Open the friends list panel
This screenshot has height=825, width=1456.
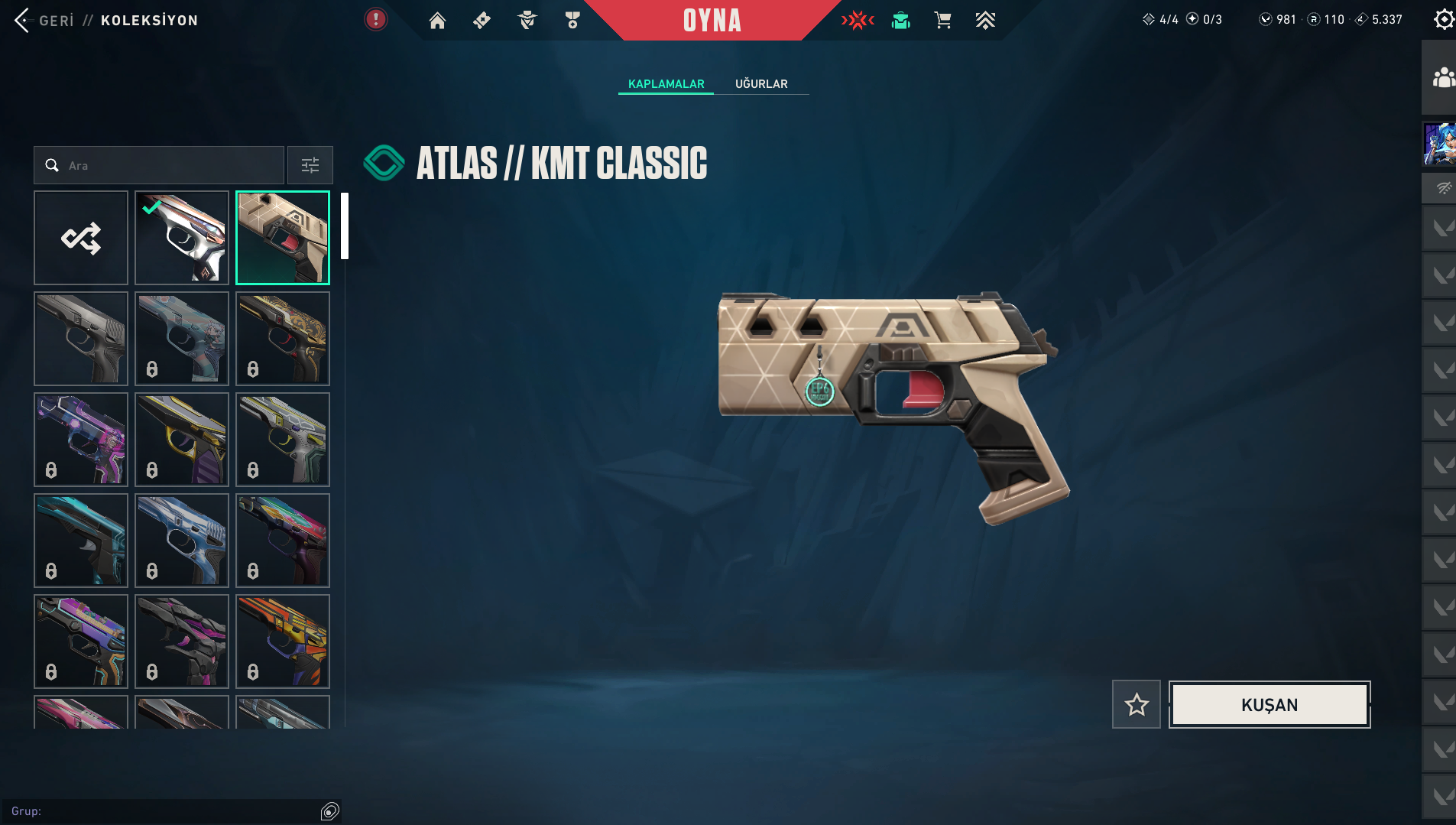pos(1442,78)
